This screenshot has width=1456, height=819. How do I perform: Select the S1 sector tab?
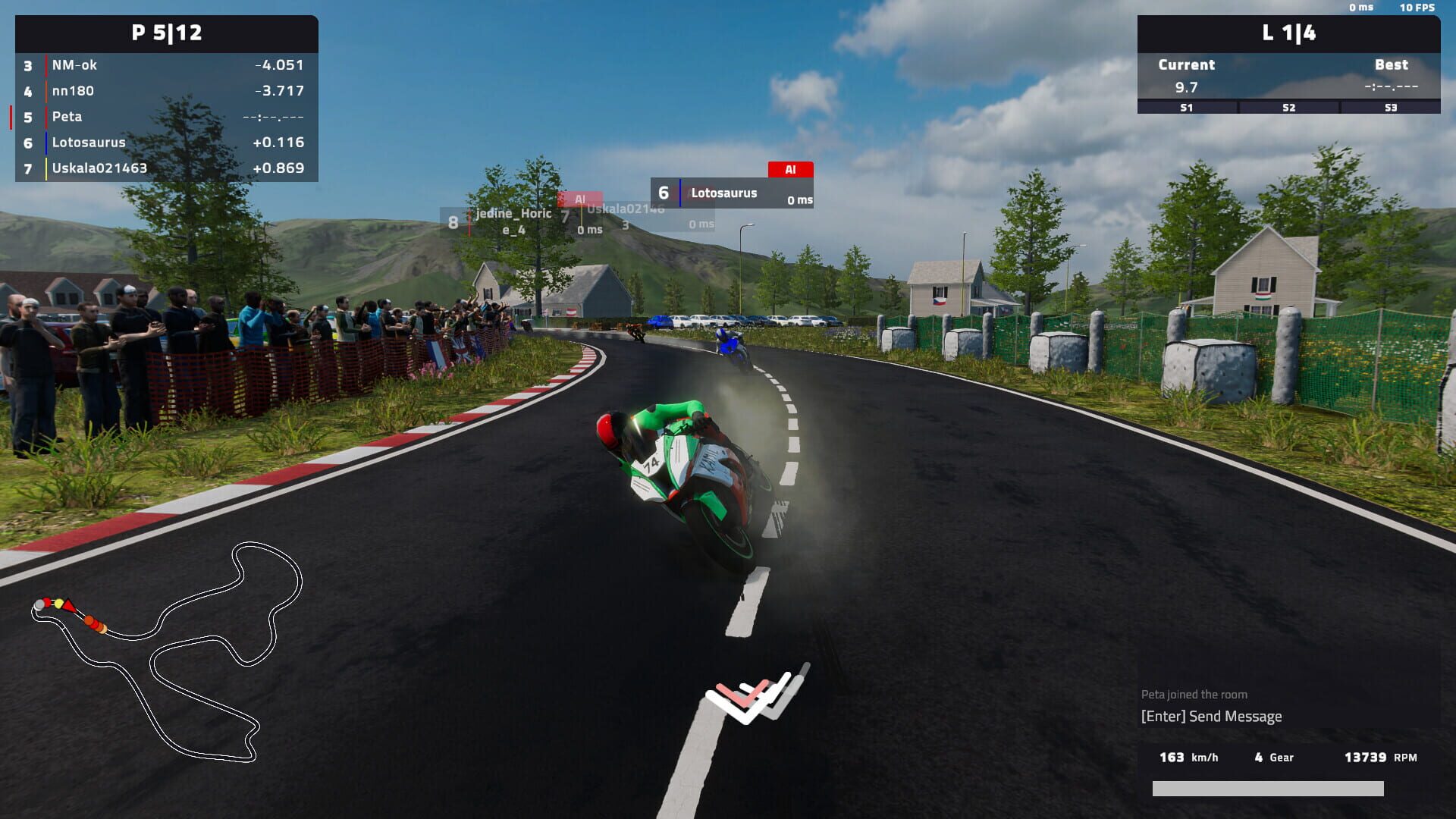pos(1185,107)
